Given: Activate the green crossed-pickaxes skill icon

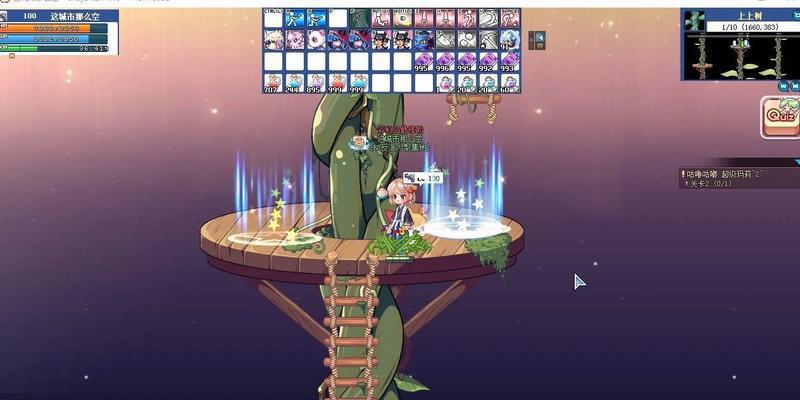Looking at the screenshot, I should pos(358,19).
